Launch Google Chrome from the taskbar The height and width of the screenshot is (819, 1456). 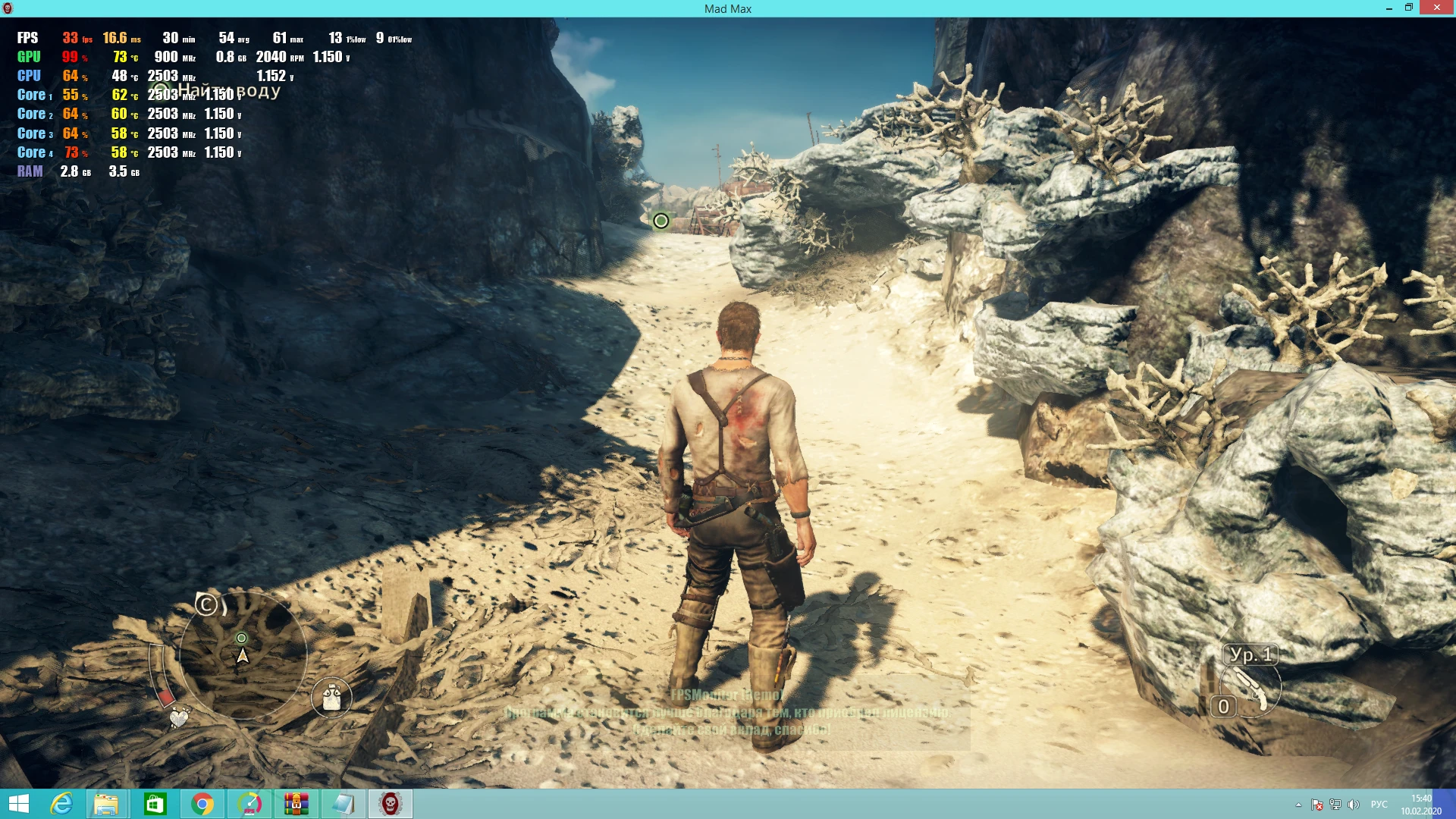[x=202, y=804]
